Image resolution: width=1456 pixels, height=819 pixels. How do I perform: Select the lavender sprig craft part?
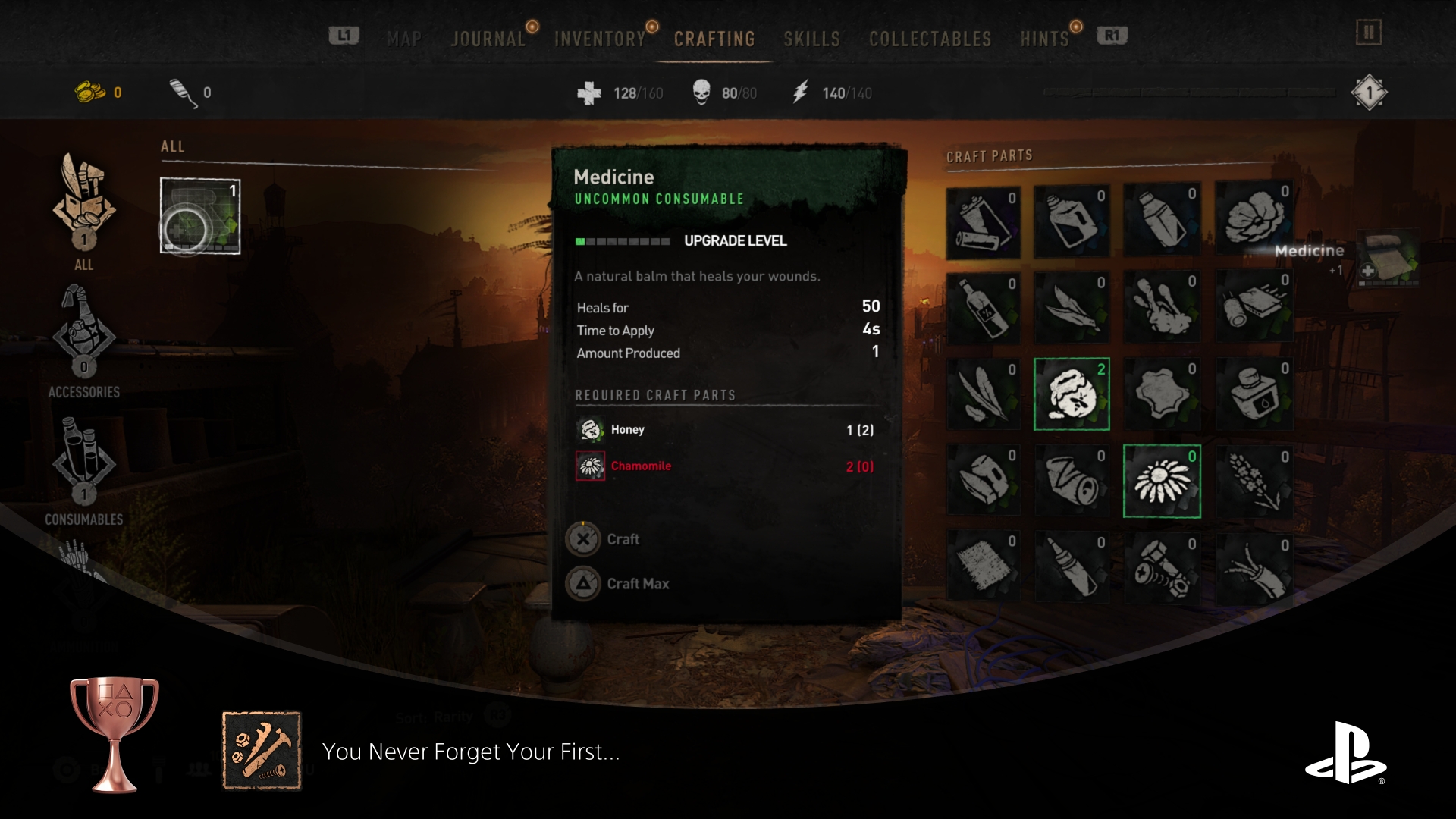point(1254,482)
